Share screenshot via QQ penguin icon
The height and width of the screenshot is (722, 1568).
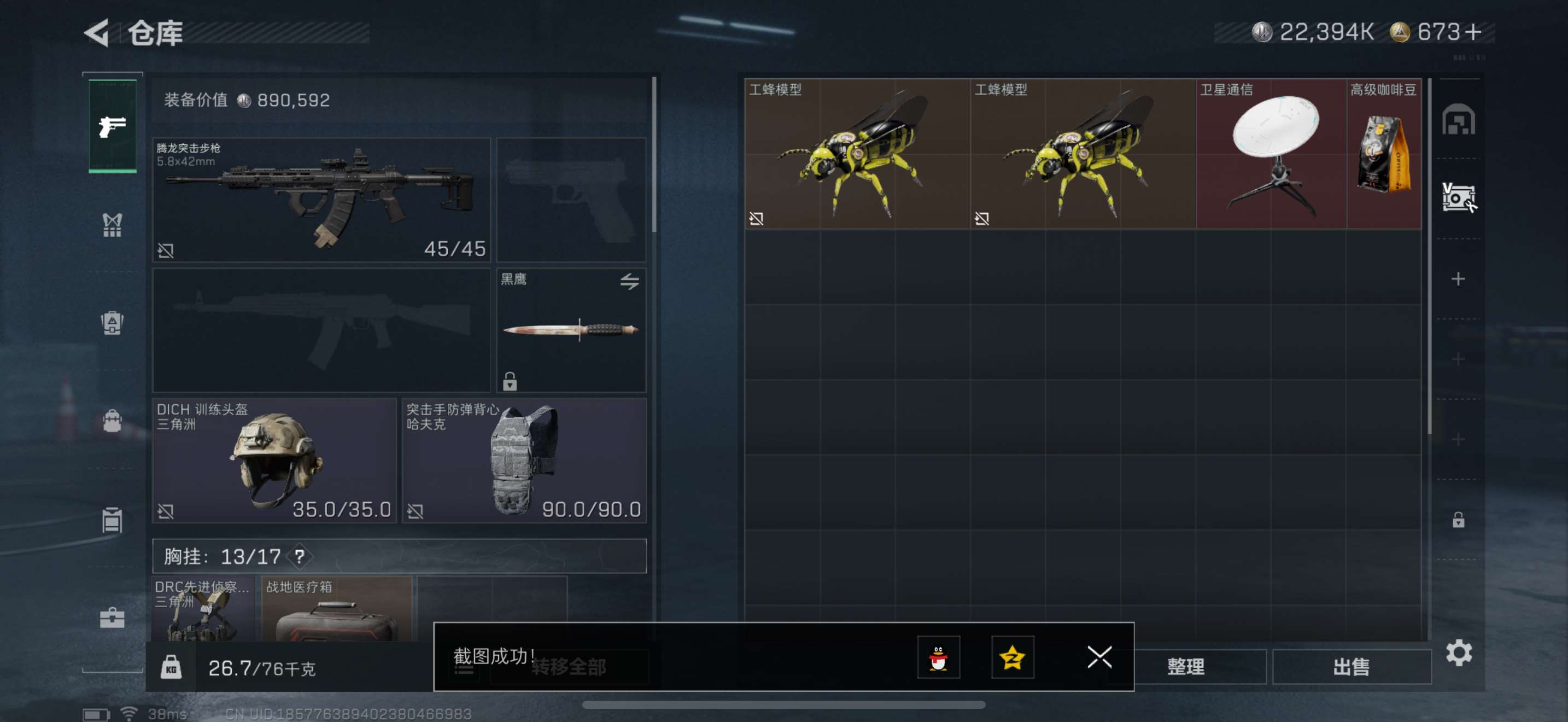pyautogui.click(x=938, y=657)
